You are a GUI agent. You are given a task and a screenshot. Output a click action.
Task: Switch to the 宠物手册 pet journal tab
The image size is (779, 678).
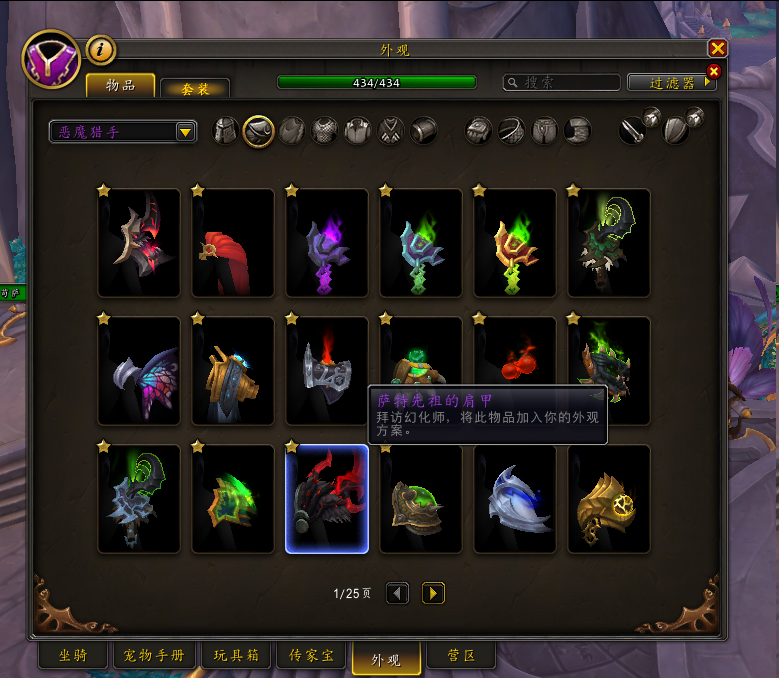(155, 656)
